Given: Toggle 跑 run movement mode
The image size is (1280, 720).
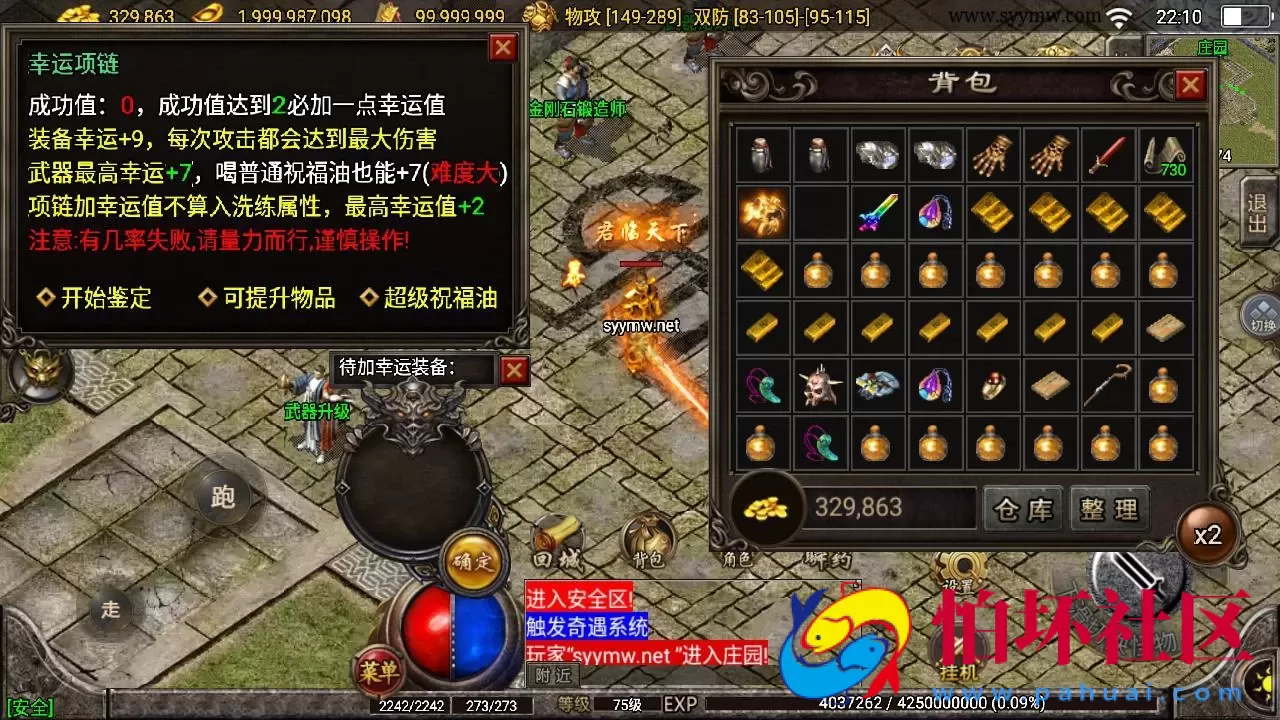Looking at the screenshot, I should [x=222, y=496].
